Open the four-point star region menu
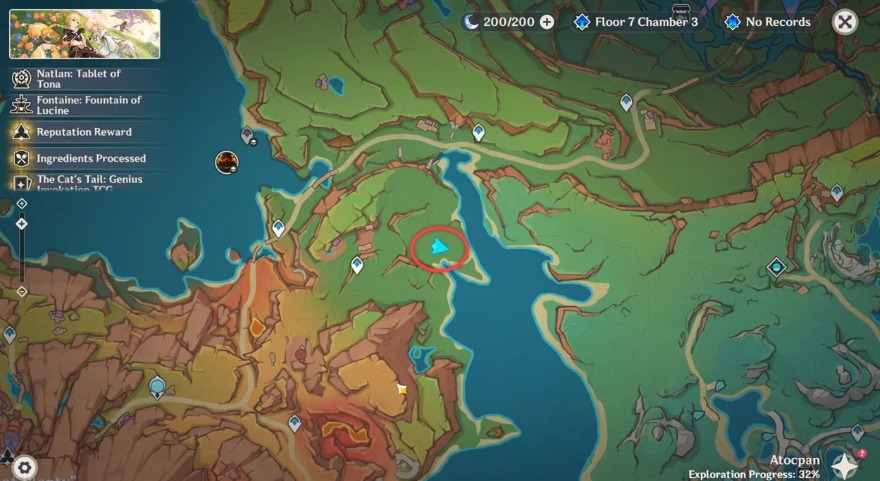The image size is (880, 481). point(845,466)
